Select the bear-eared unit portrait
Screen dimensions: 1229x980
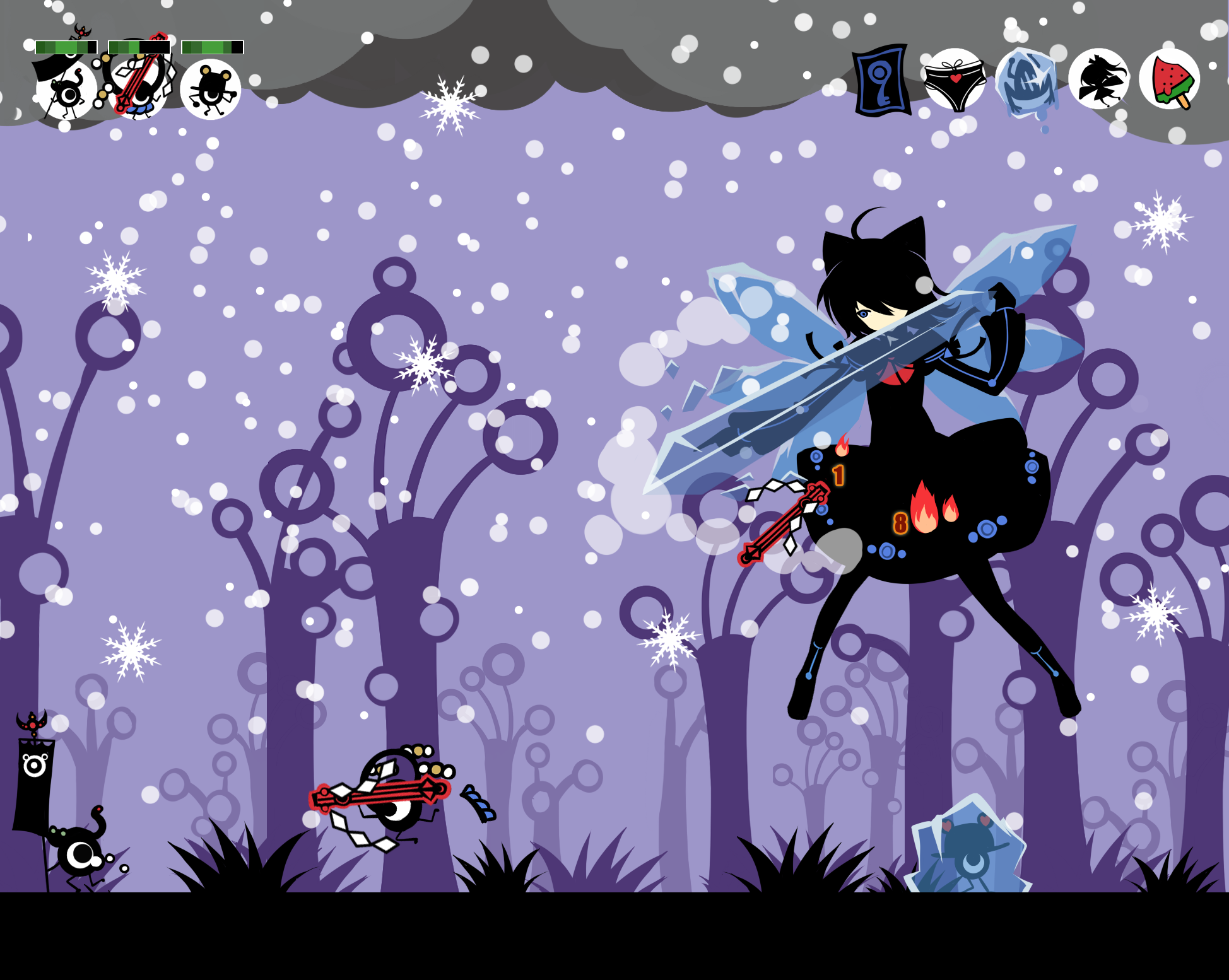(211, 90)
